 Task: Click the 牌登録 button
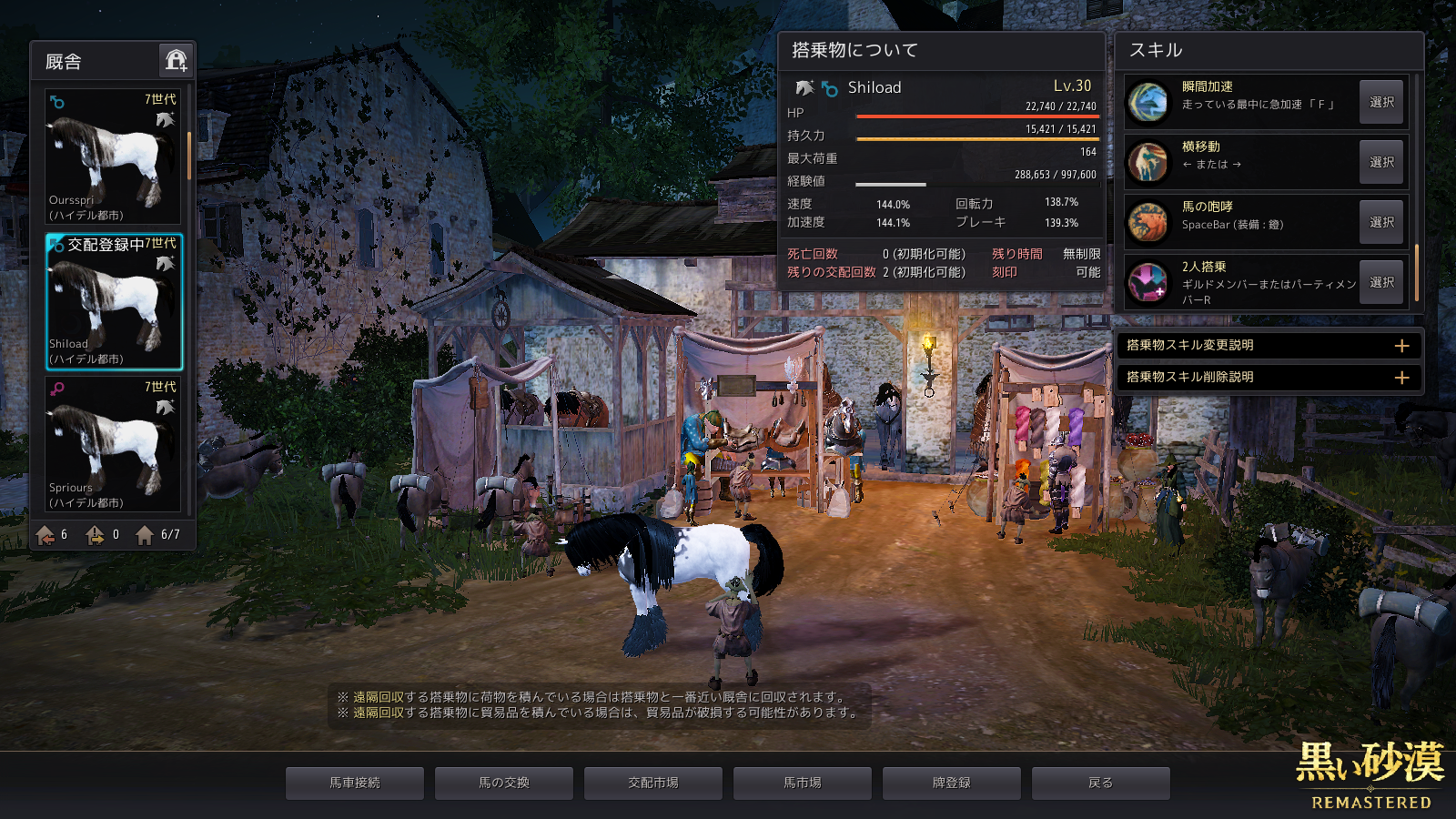coord(952,783)
